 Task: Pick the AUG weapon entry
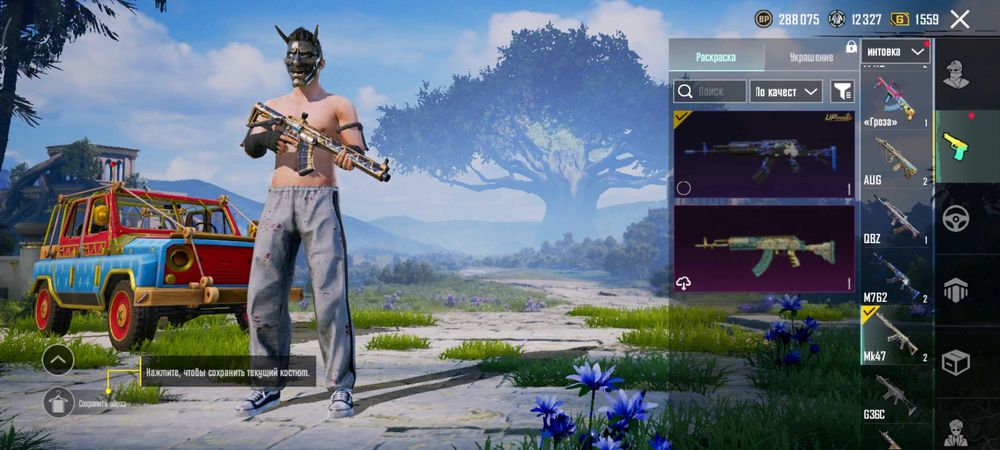[x=896, y=159]
